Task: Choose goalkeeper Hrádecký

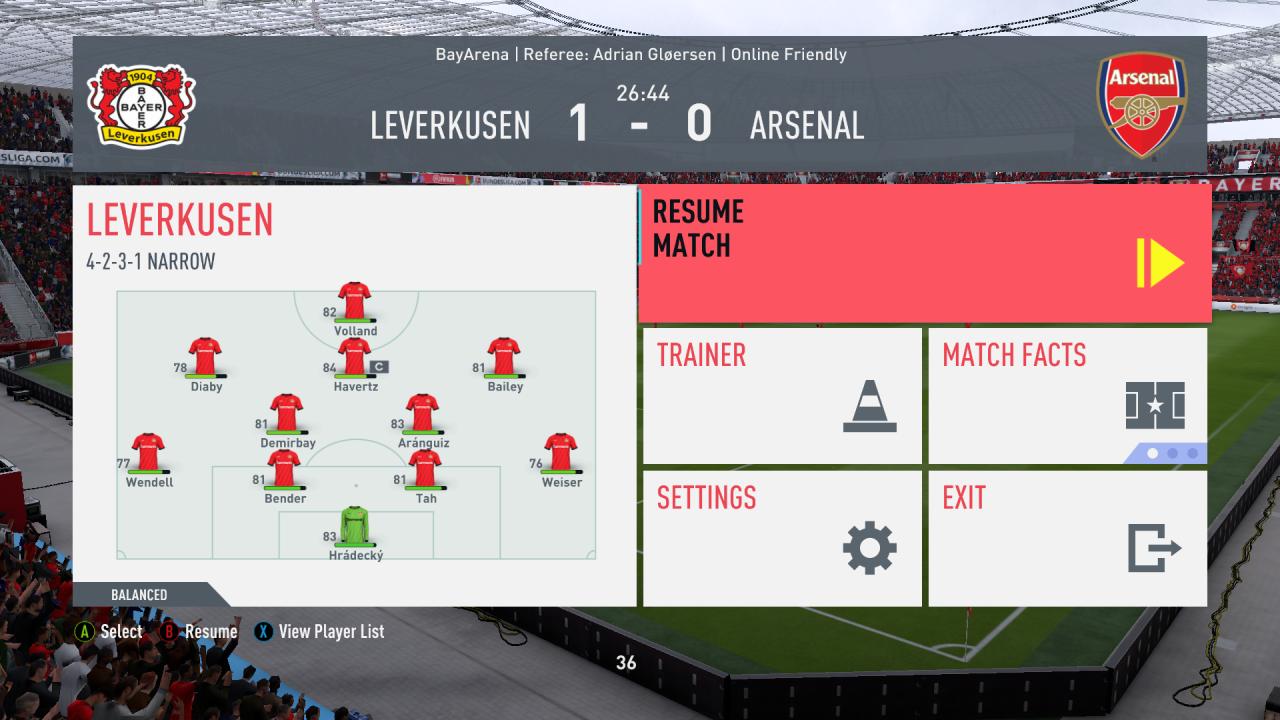Action: [355, 525]
